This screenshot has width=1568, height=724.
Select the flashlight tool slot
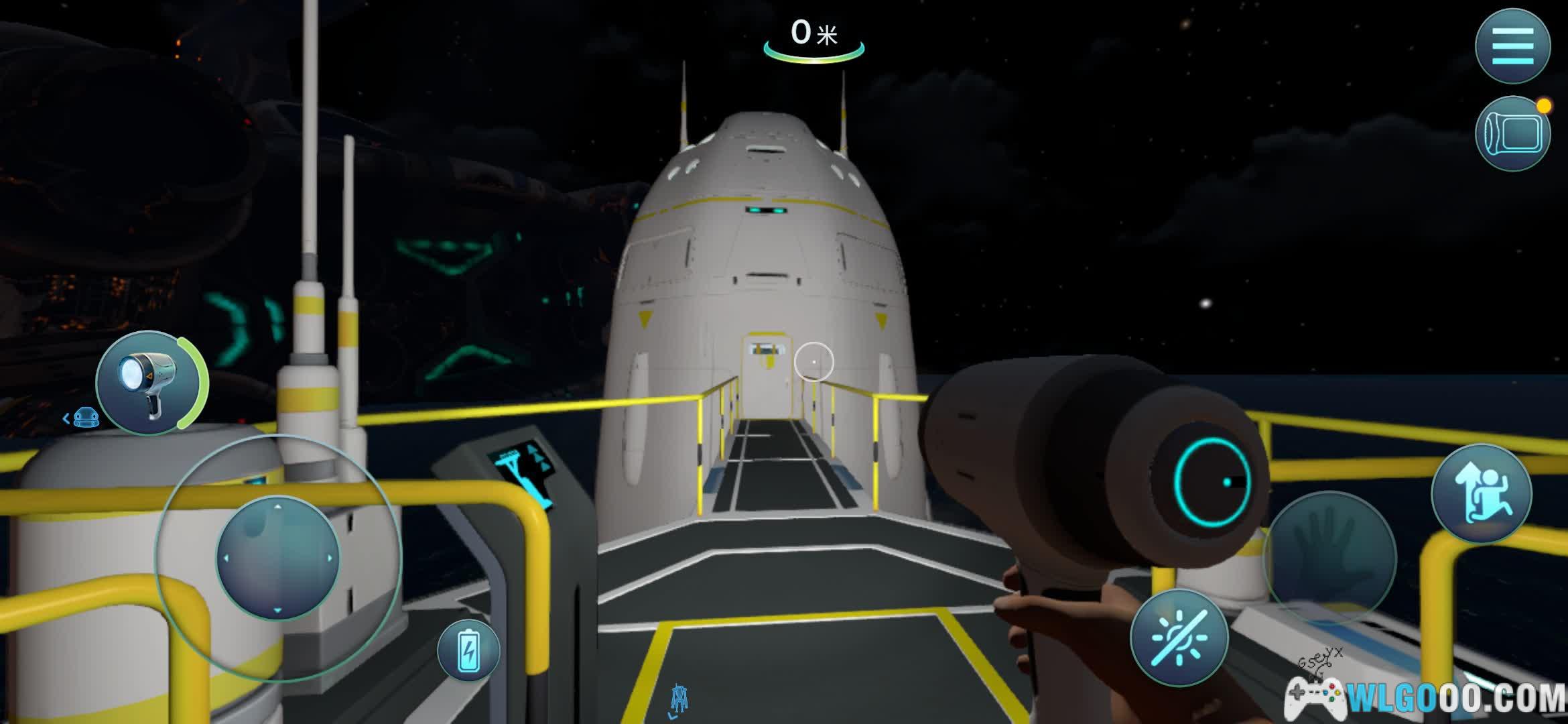point(149,383)
